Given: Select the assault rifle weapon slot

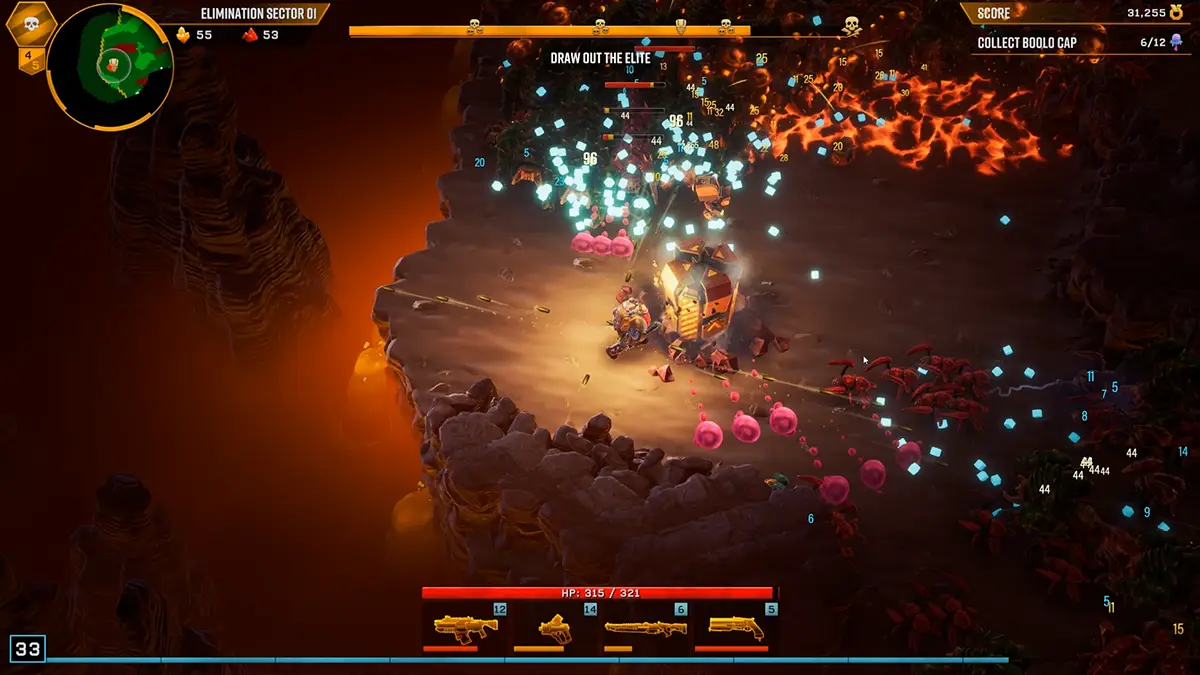Looking at the screenshot, I should point(466,628).
